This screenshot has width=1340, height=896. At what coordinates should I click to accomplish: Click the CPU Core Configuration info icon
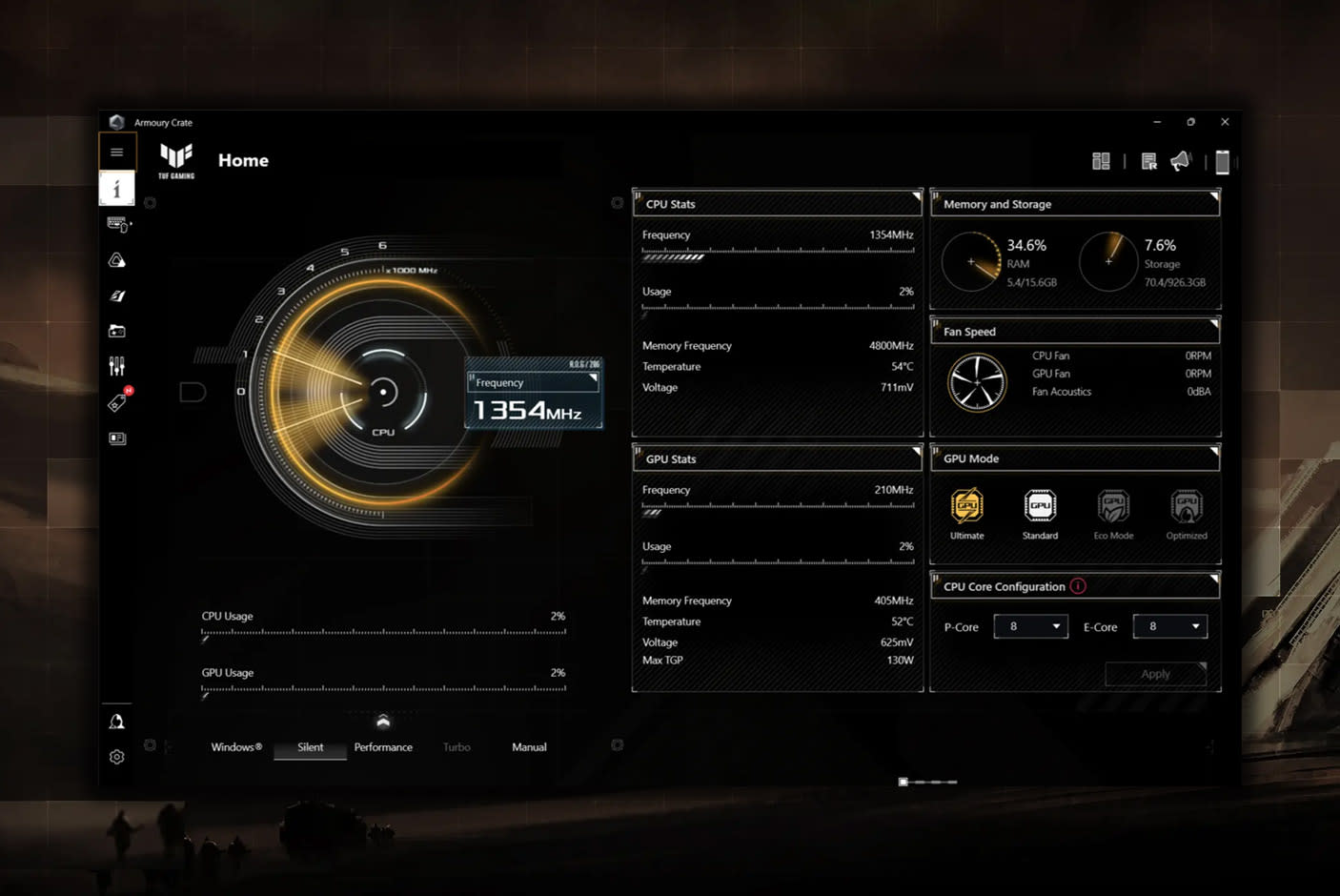coord(1078,586)
